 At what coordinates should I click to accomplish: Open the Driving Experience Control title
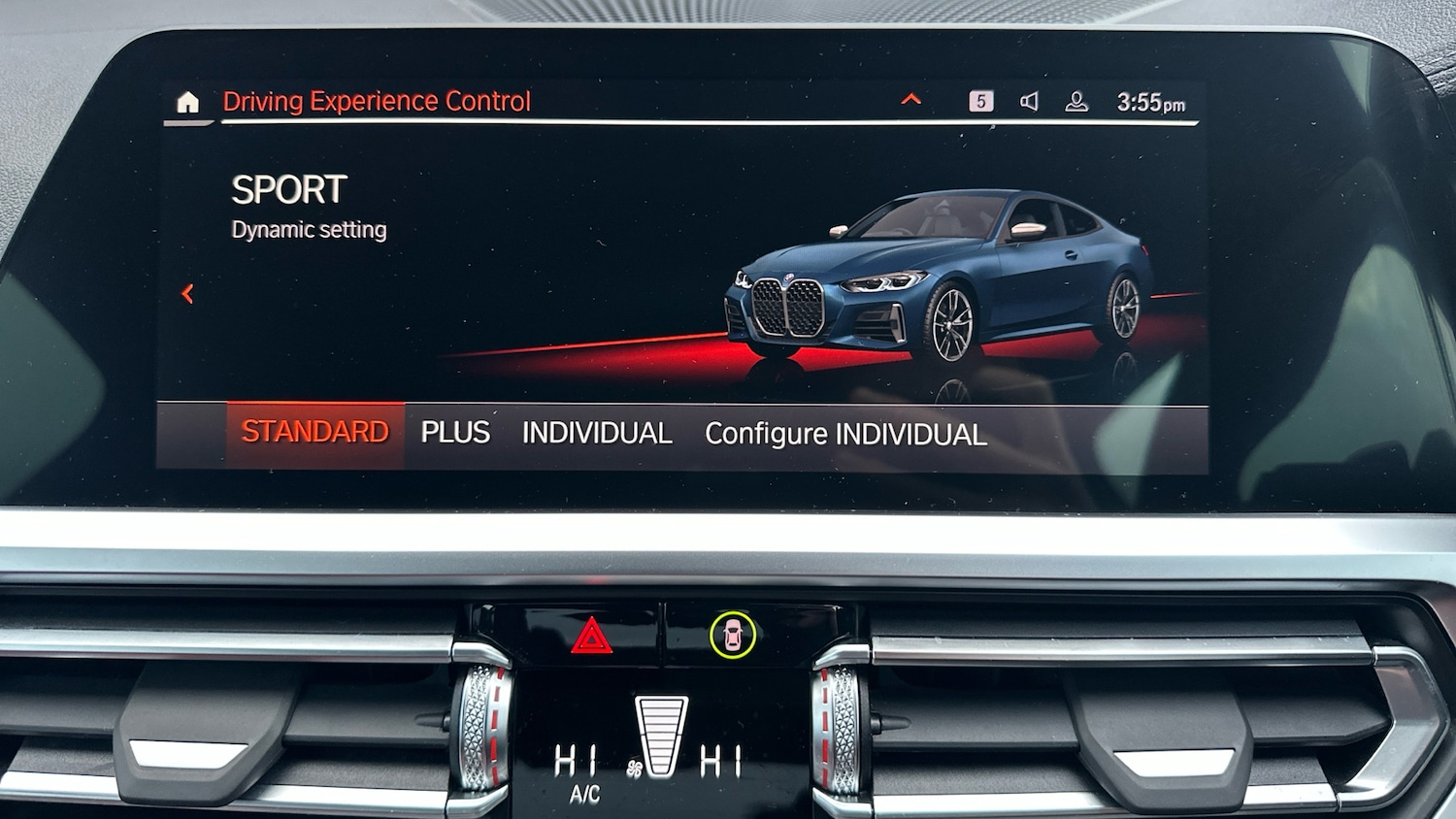[x=377, y=102]
